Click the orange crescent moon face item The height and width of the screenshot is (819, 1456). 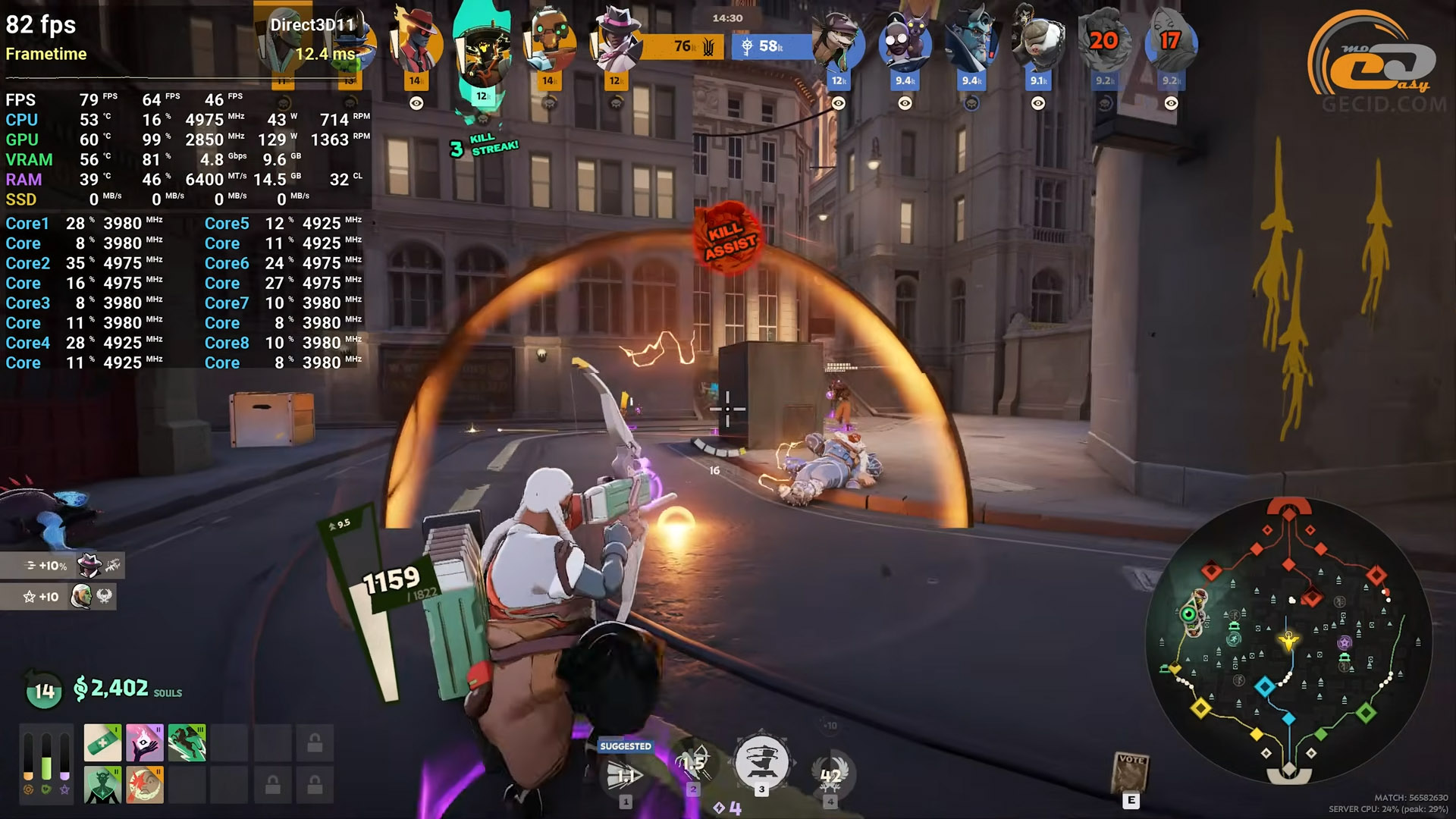coord(144,784)
